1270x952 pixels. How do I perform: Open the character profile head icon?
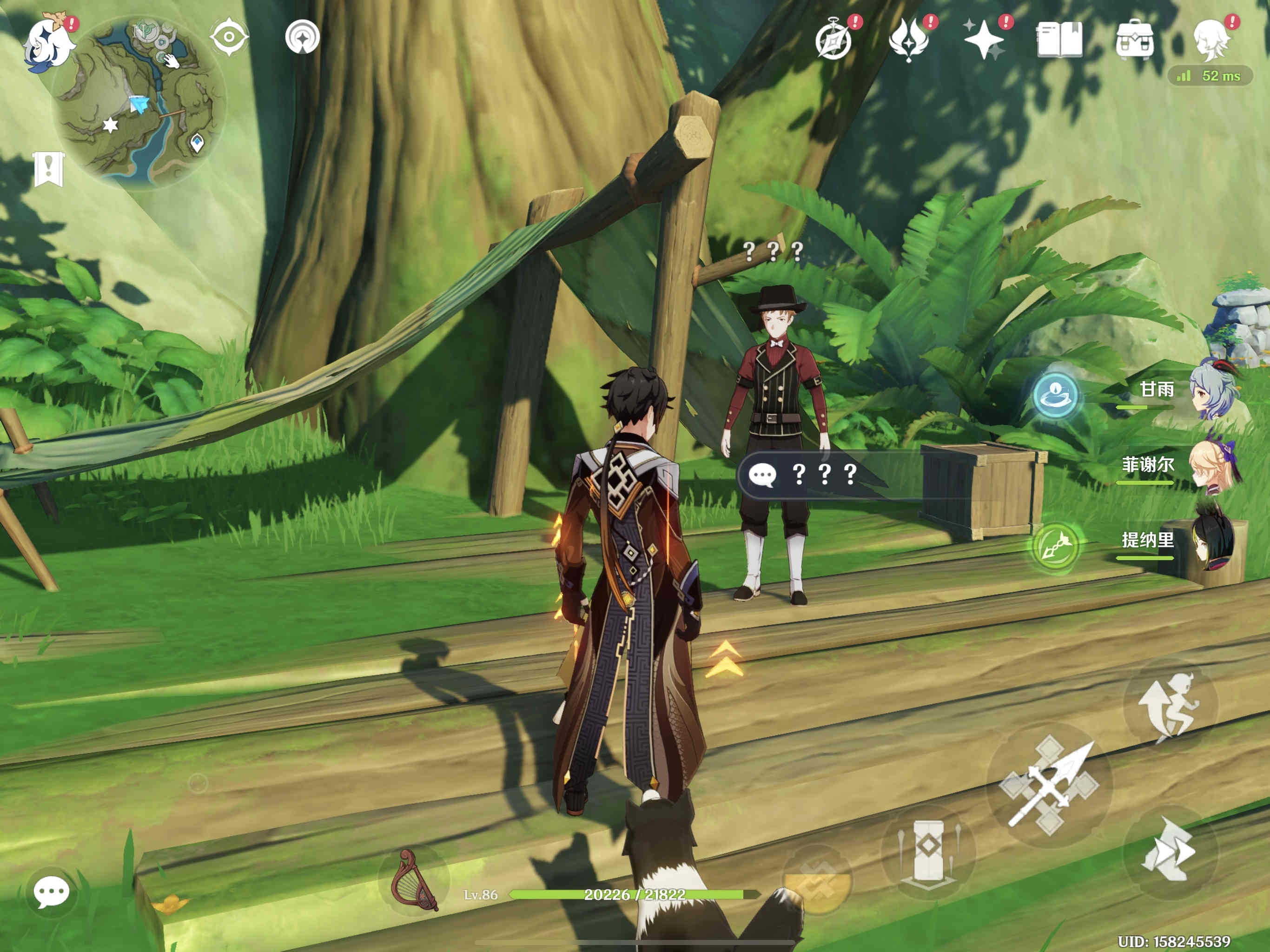coord(1210,40)
